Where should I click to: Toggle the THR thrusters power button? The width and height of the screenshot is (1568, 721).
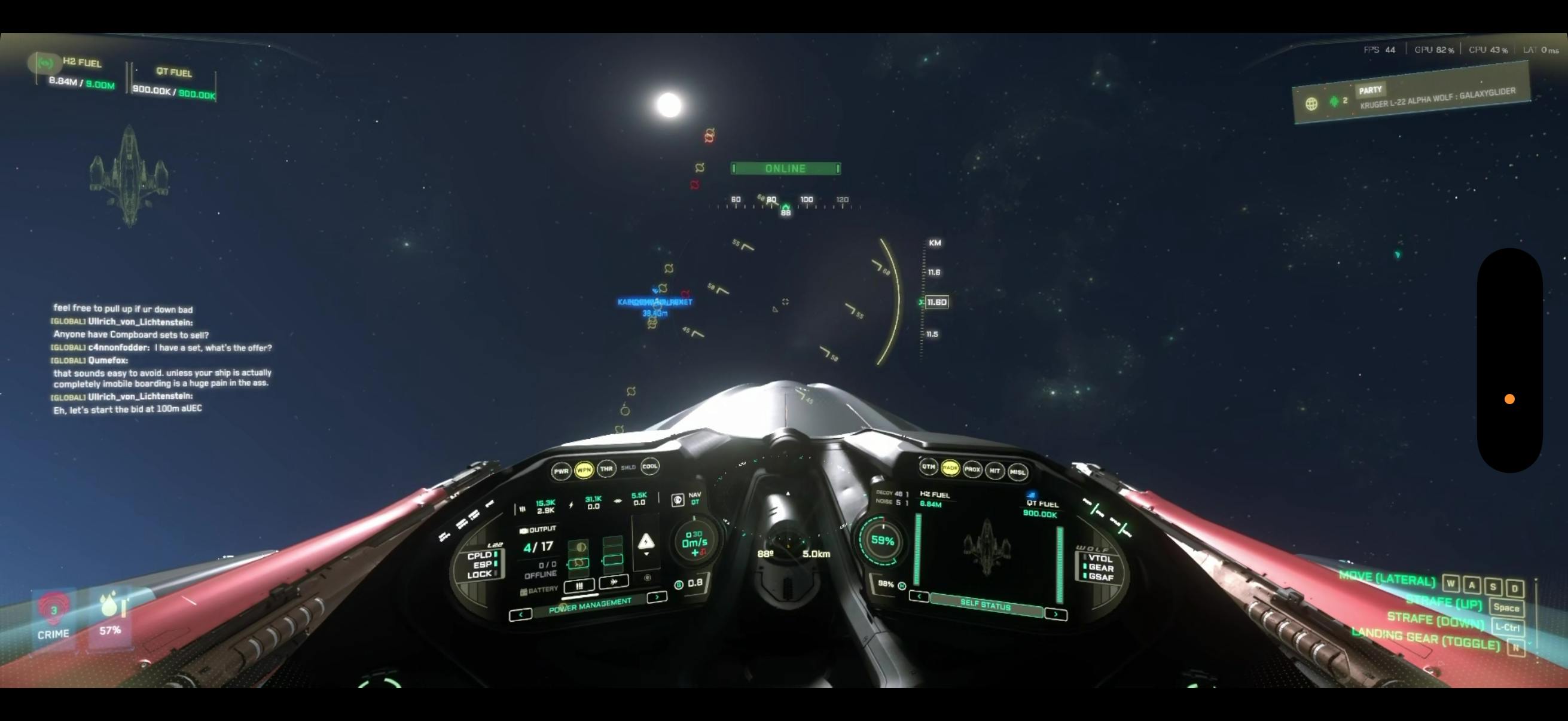click(606, 469)
